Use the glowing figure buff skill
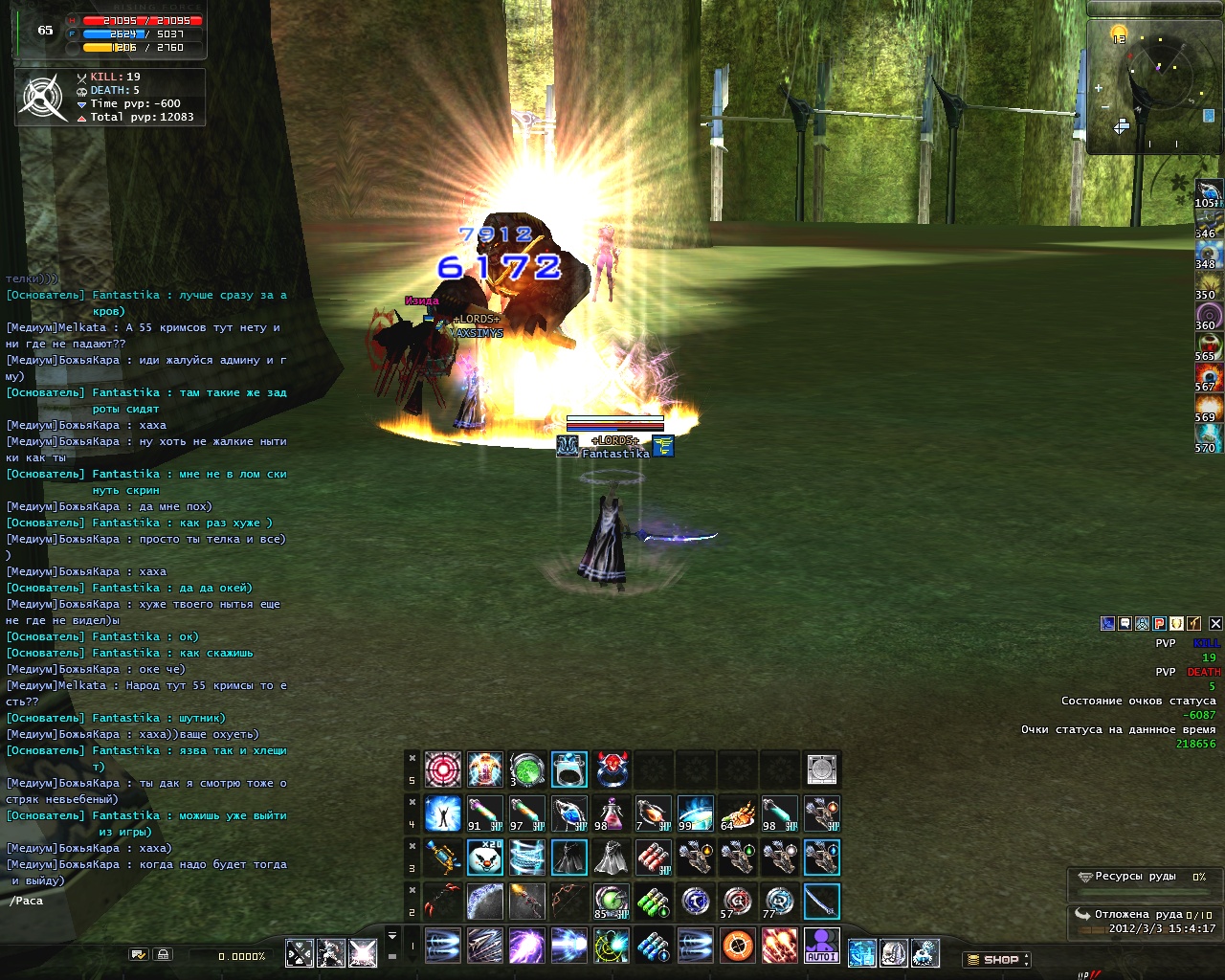The height and width of the screenshot is (980, 1225). coord(443,813)
